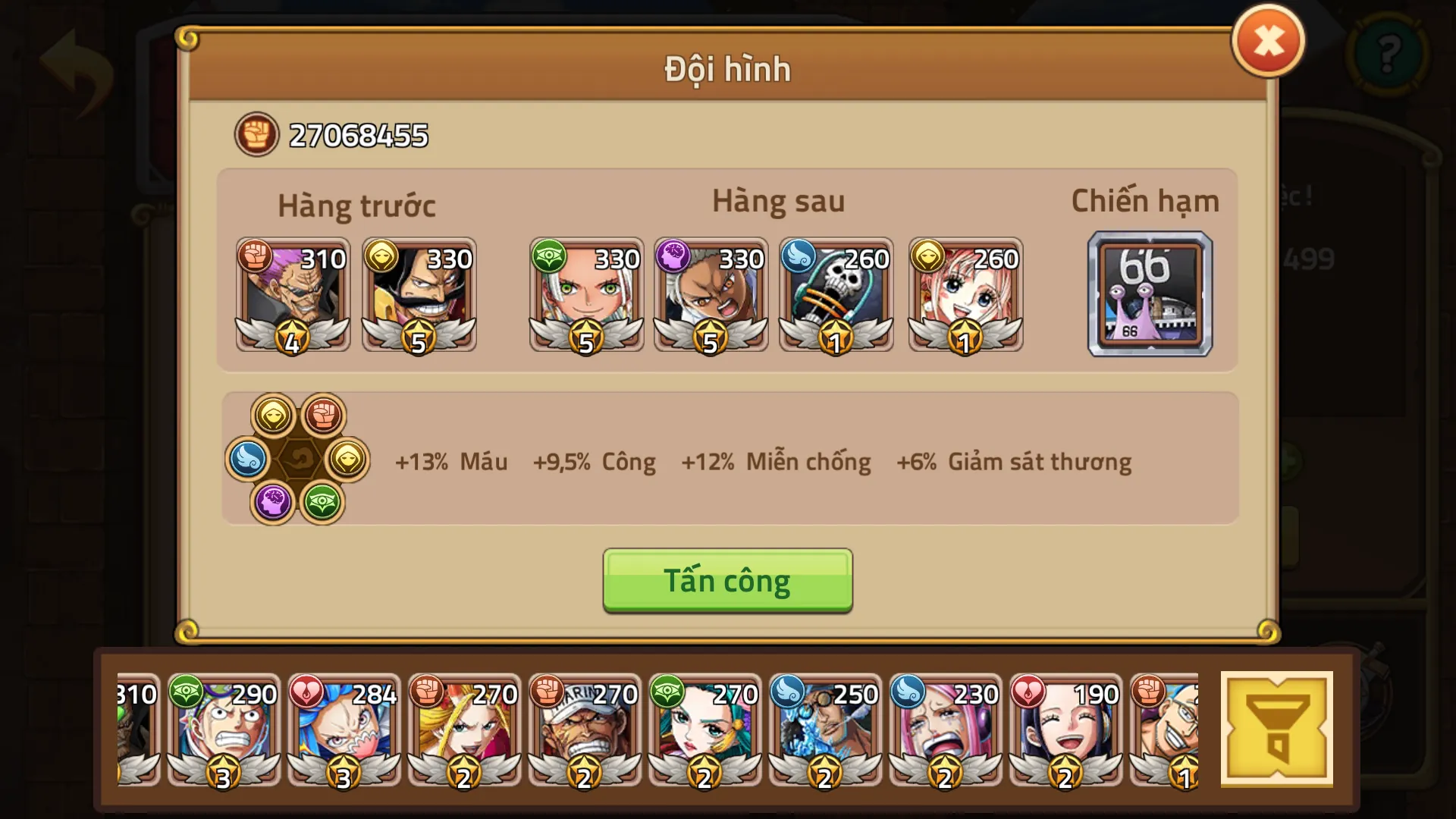Screen dimensions: 1456x819
Task: Open the roster filter funnel icon
Action: [1277, 726]
